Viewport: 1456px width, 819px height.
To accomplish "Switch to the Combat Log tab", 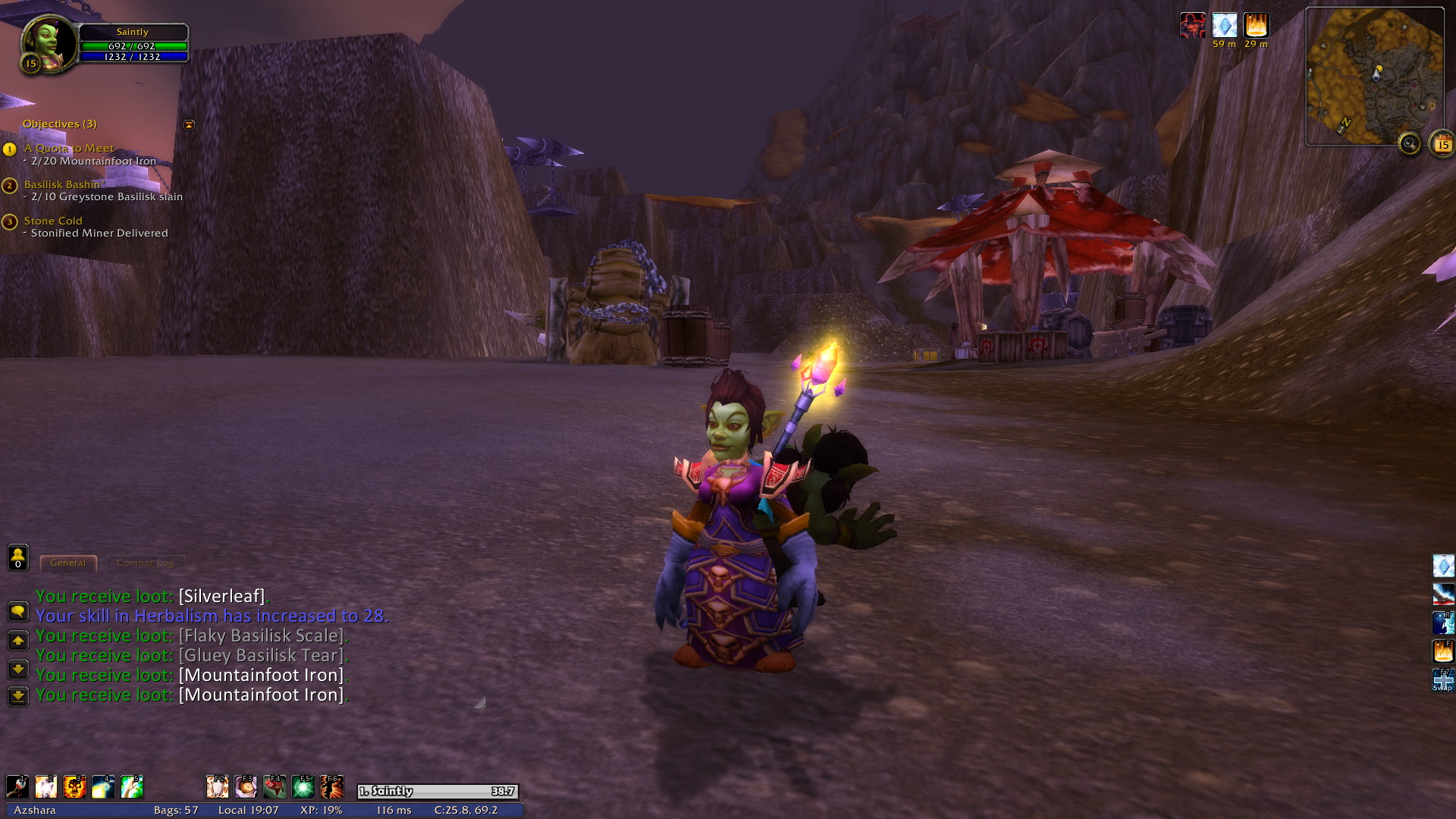I will click(x=145, y=563).
